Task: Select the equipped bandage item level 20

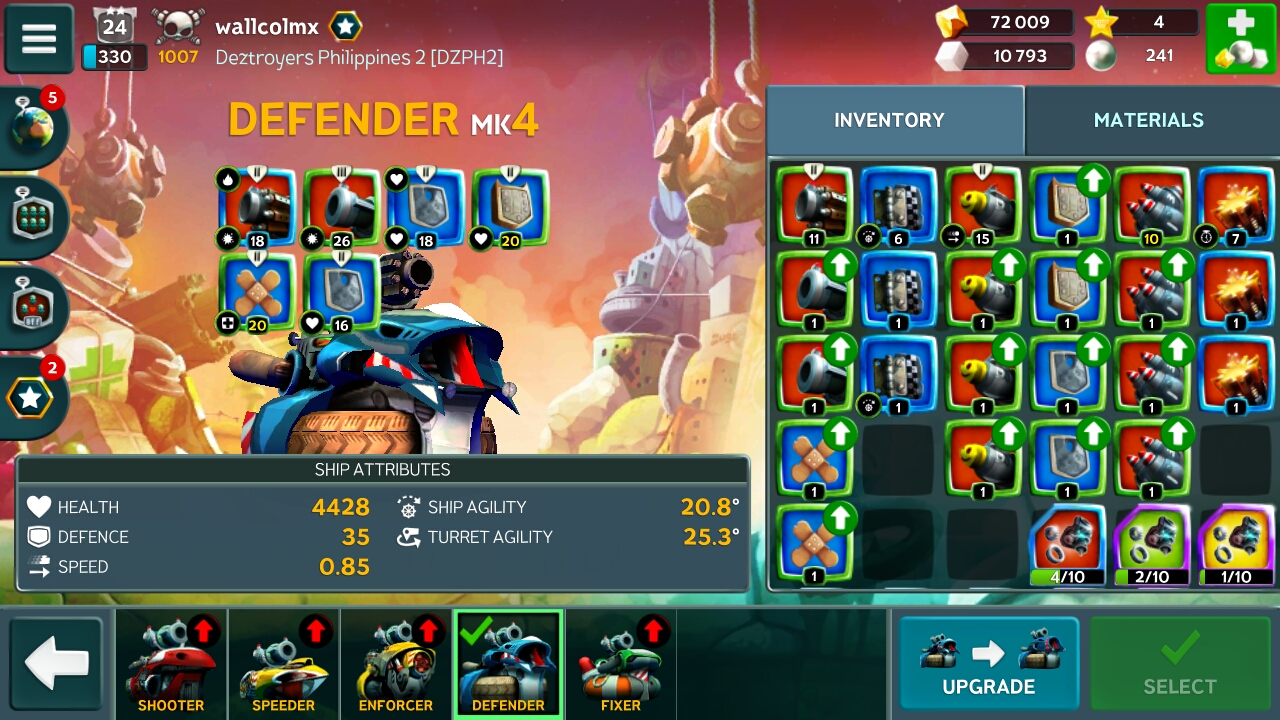Action: 257,292
